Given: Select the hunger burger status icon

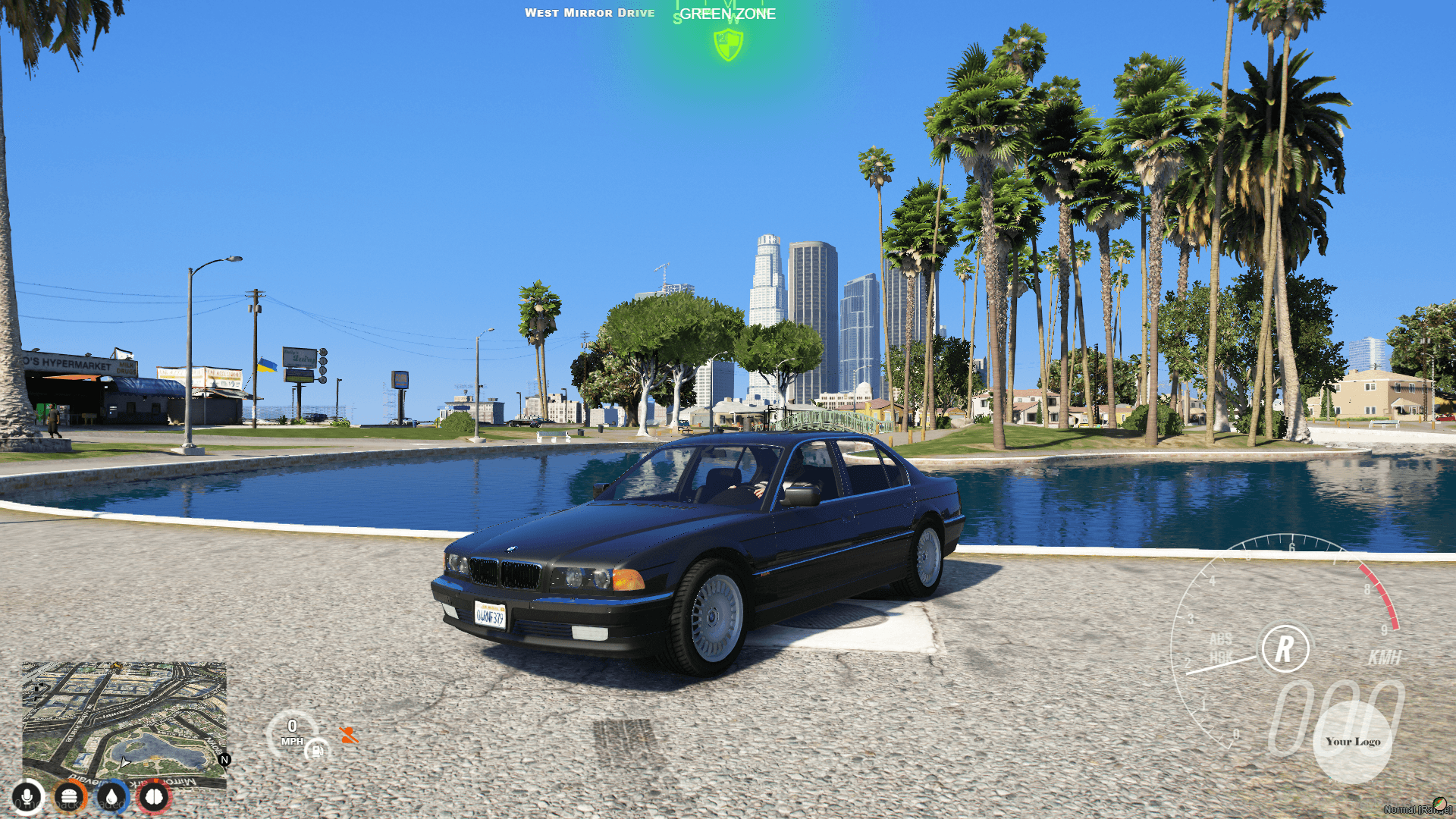Looking at the screenshot, I should 67,797.
